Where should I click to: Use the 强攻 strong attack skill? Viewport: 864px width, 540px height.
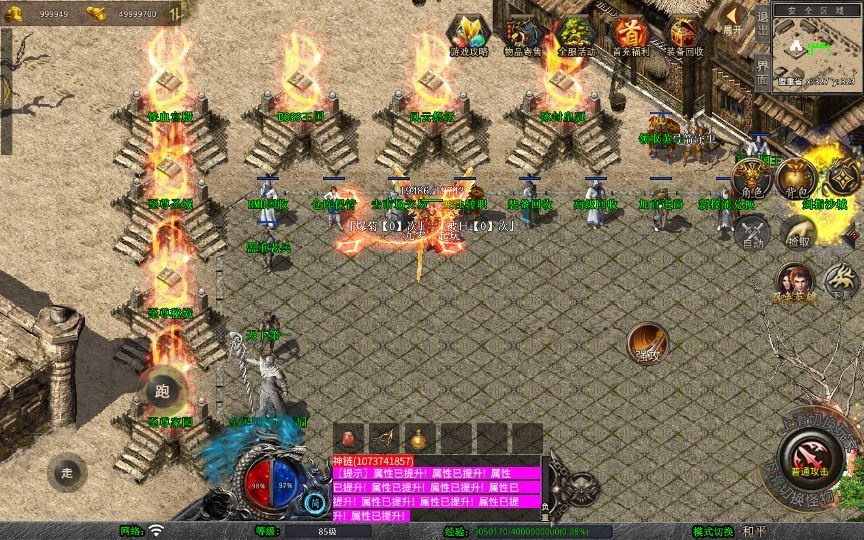[x=646, y=343]
